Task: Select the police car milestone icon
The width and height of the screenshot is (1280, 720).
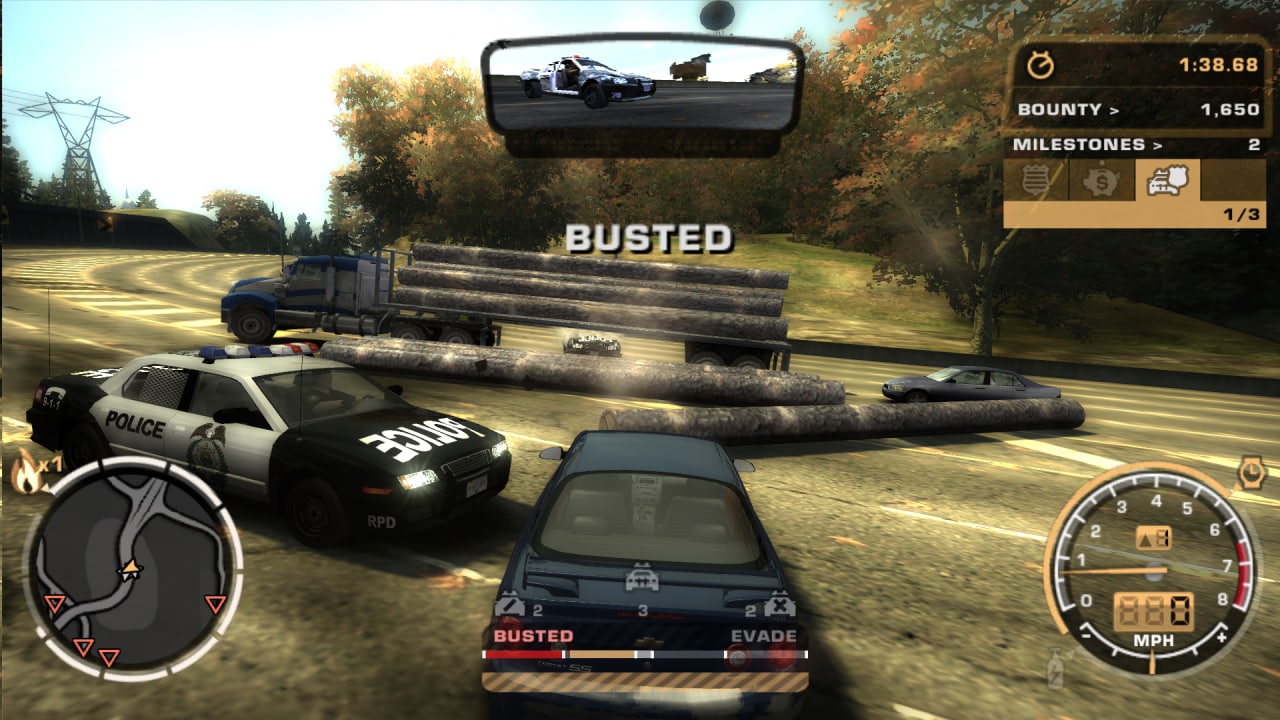Action: click(x=1166, y=181)
